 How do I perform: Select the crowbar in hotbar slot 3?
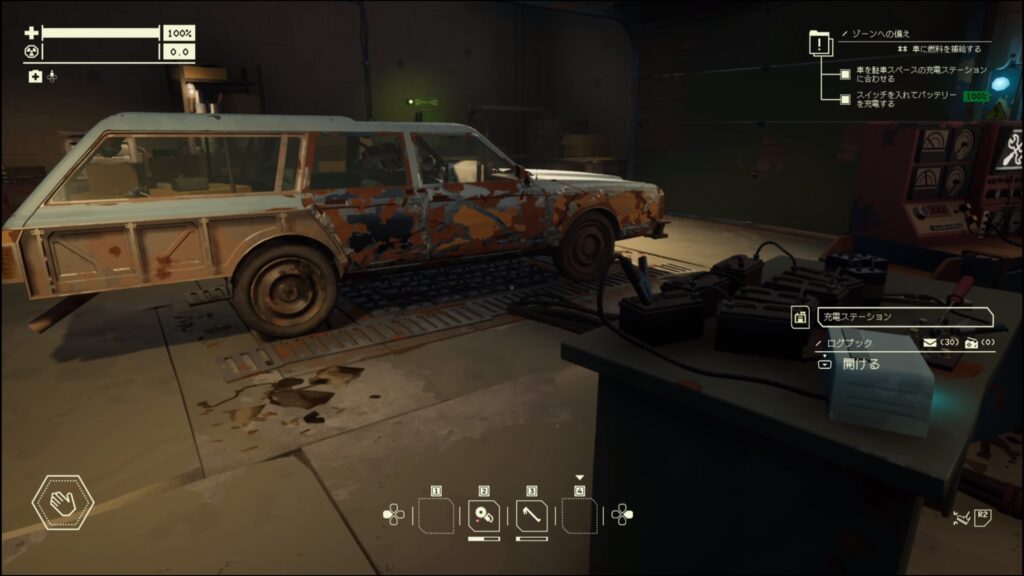tap(532, 516)
